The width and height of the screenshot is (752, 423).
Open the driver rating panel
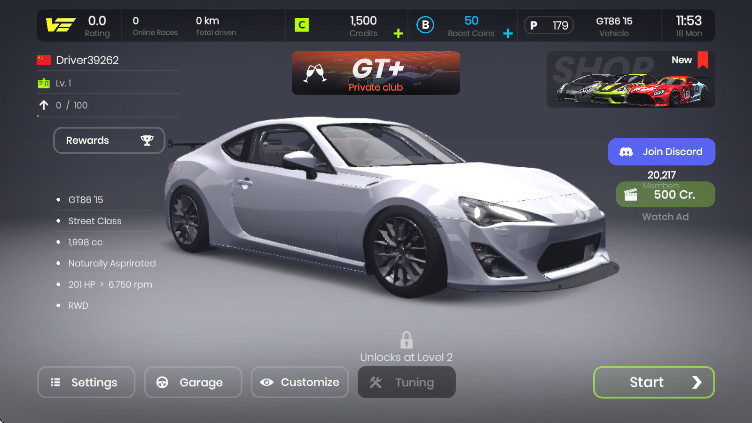[x=78, y=25]
